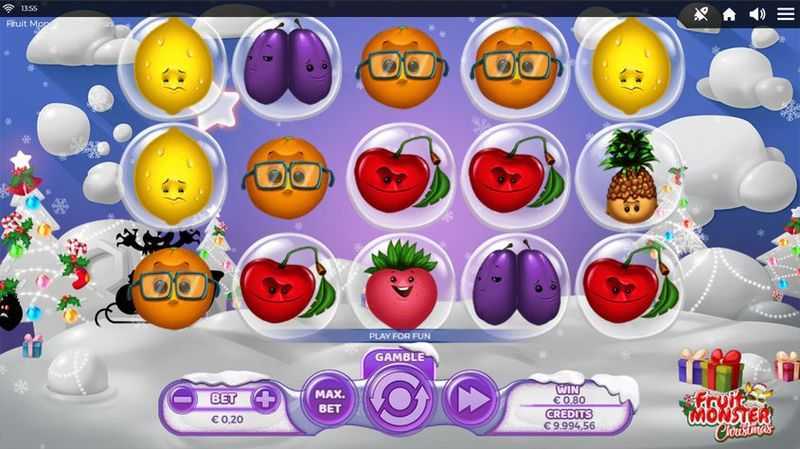The height and width of the screenshot is (449, 800).
Task: Decrease the bet with the minus button
Action: point(183,400)
